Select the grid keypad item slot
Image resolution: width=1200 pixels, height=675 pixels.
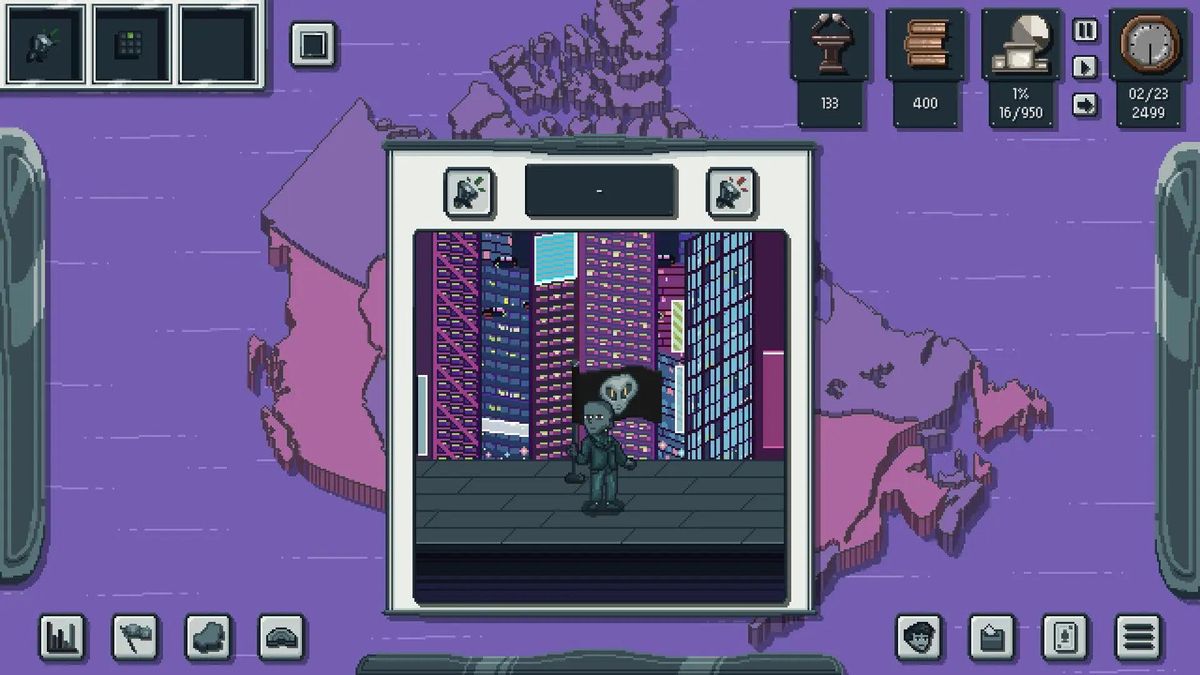tap(130, 45)
